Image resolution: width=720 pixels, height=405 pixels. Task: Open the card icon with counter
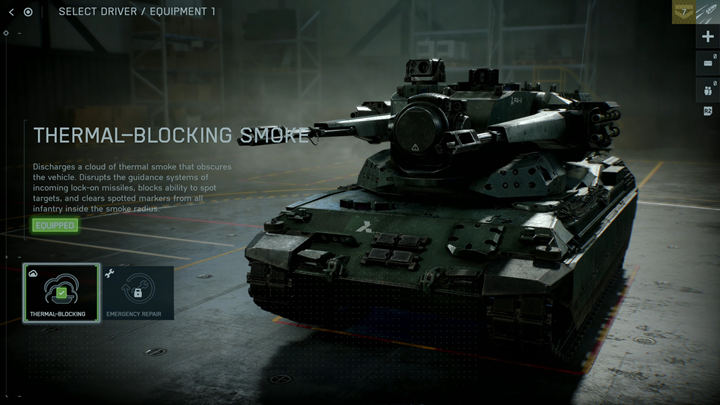point(708,64)
